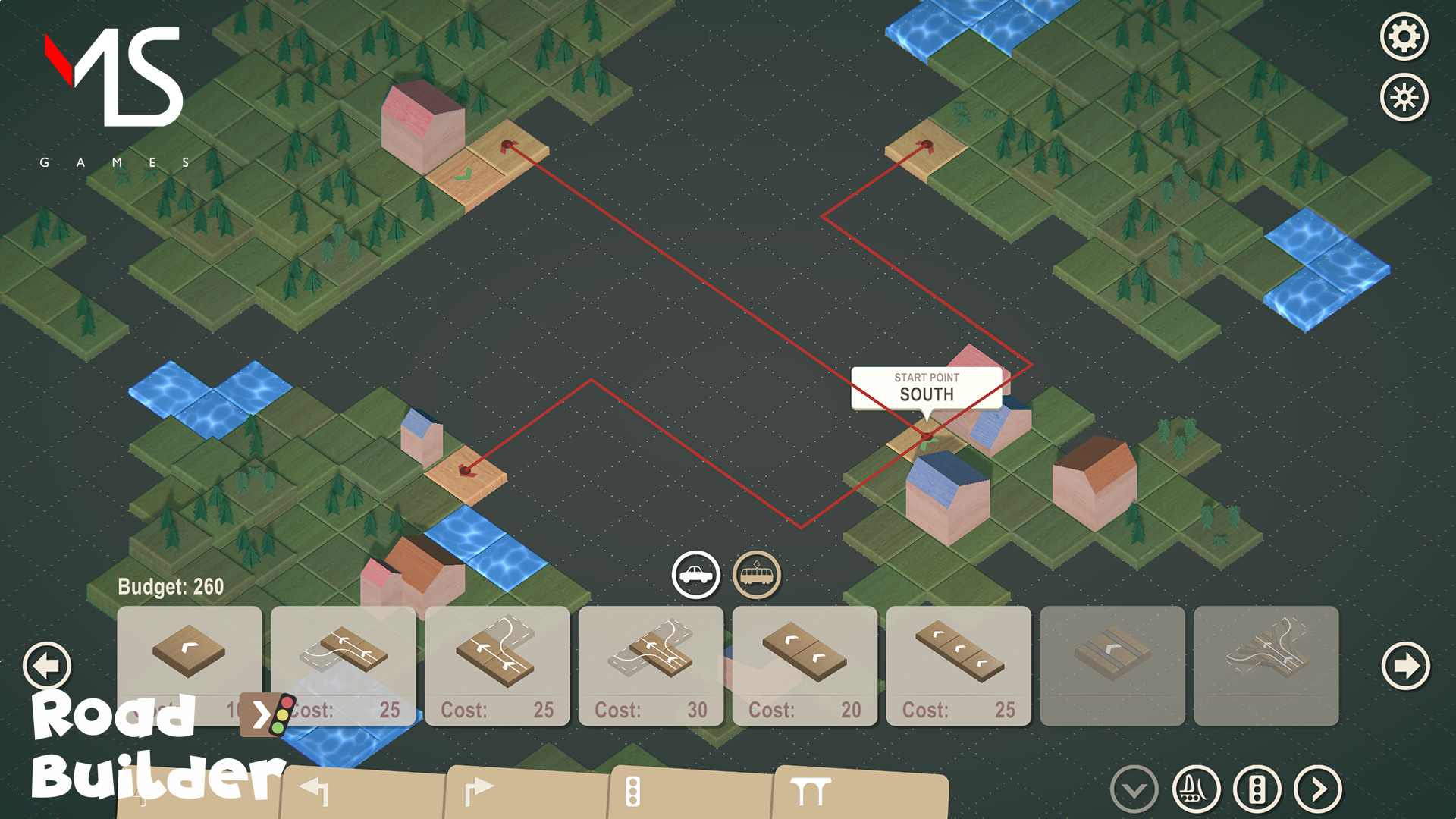Select the T-junction road tile costing 25
The width and height of the screenshot is (1456, 819).
tap(497, 656)
